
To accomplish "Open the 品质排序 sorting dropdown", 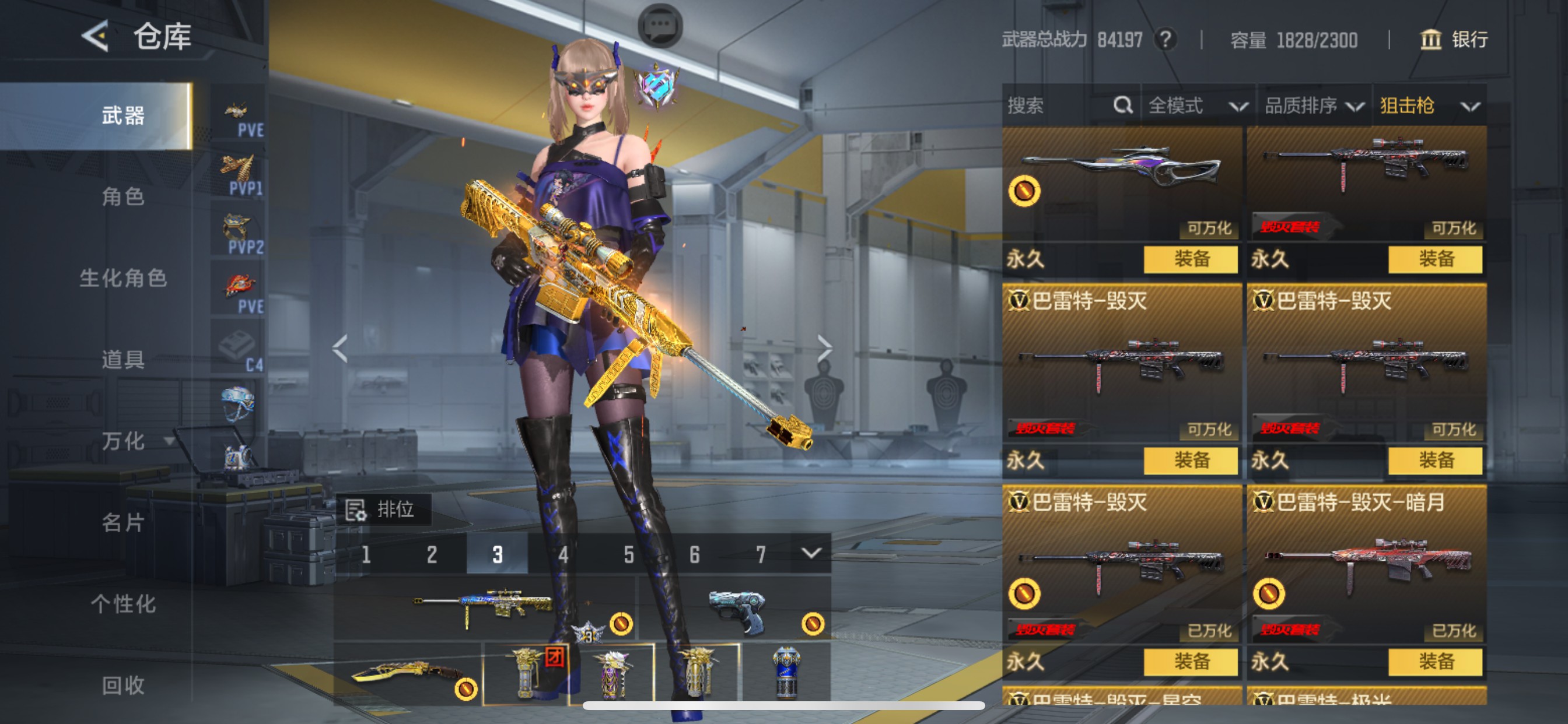I will (1313, 106).
